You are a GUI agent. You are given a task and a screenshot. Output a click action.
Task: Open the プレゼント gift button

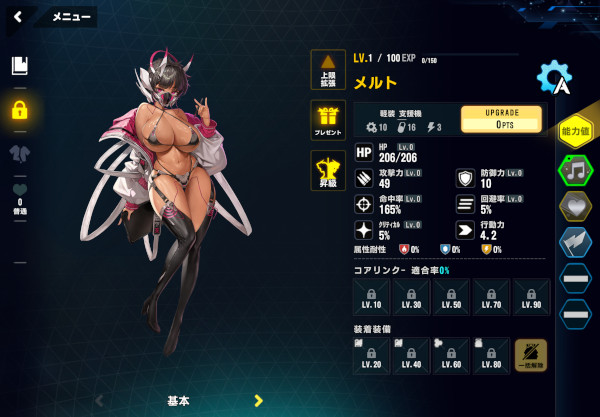tap(327, 119)
